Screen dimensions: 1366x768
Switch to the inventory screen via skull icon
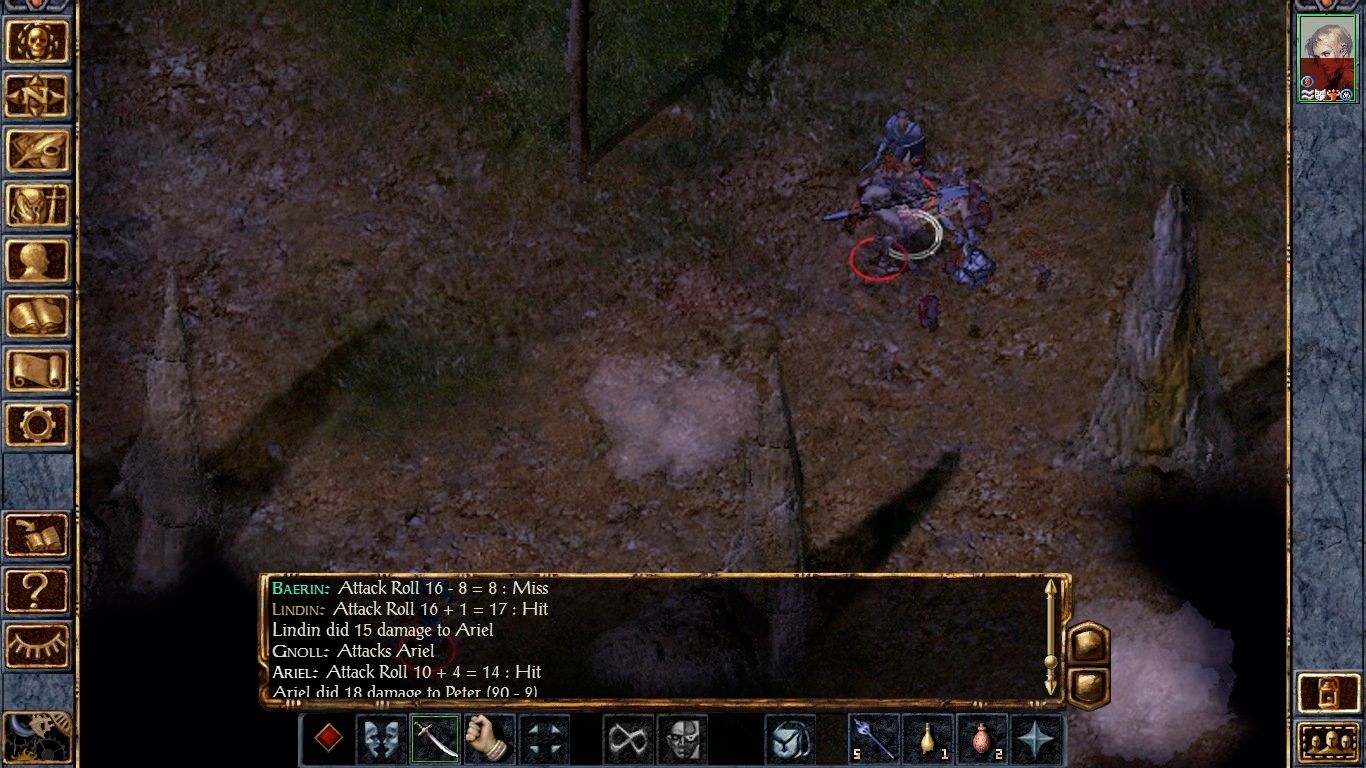[38, 40]
